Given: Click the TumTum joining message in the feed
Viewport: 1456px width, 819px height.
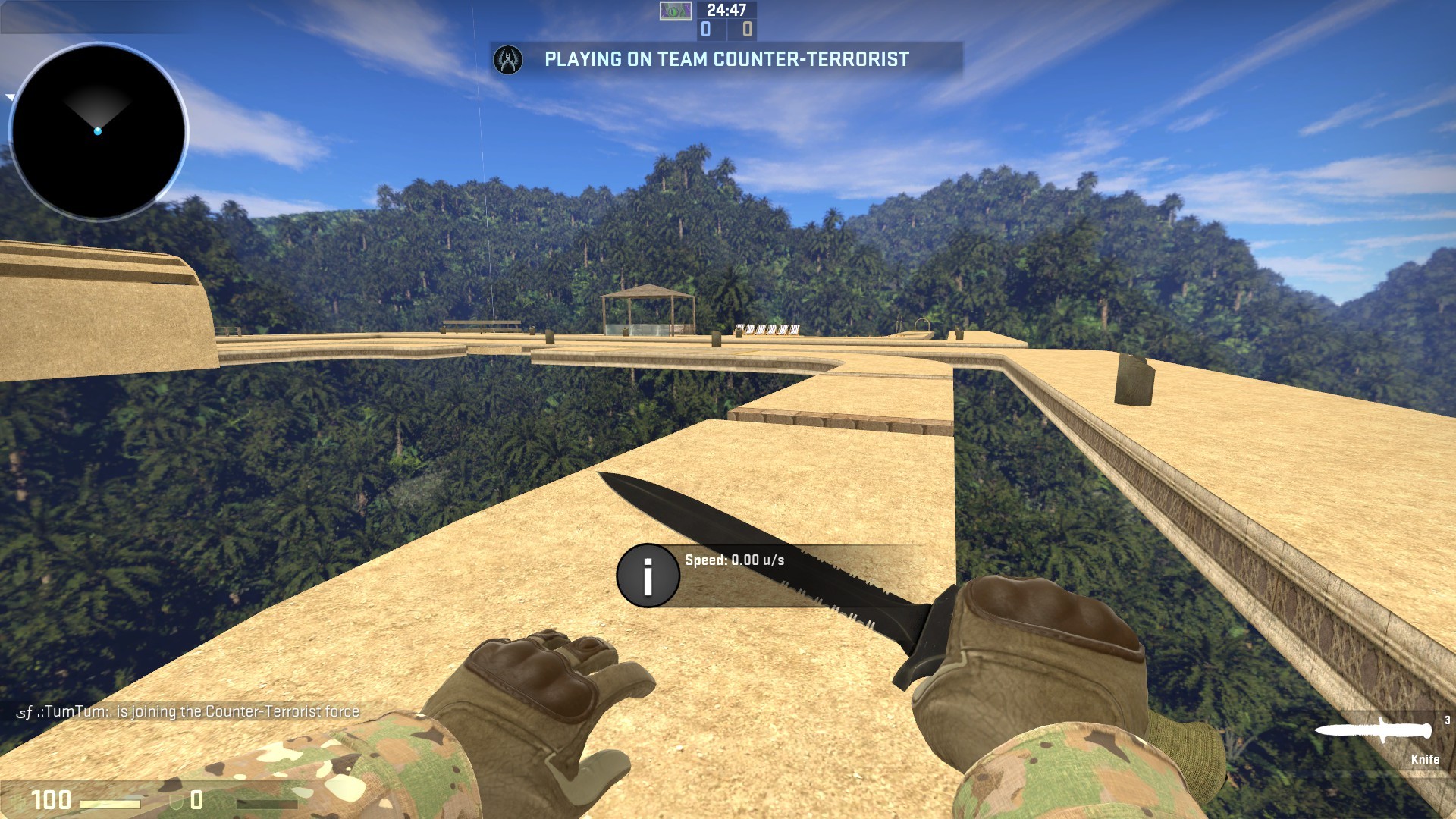Looking at the screenshot, I should tap(186, 713).
